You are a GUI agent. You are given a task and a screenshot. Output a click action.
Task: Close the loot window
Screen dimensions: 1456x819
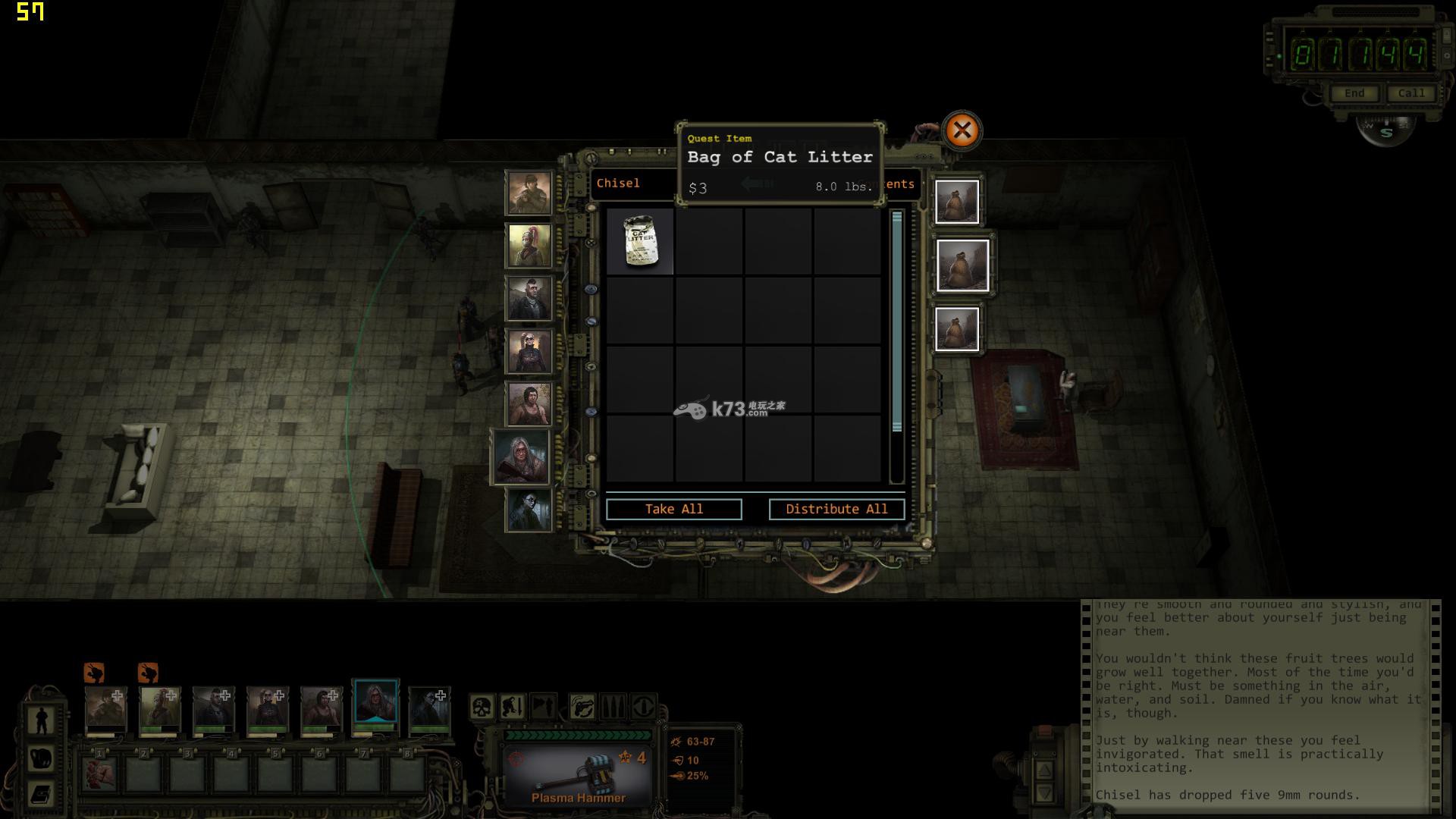[962, 131]
